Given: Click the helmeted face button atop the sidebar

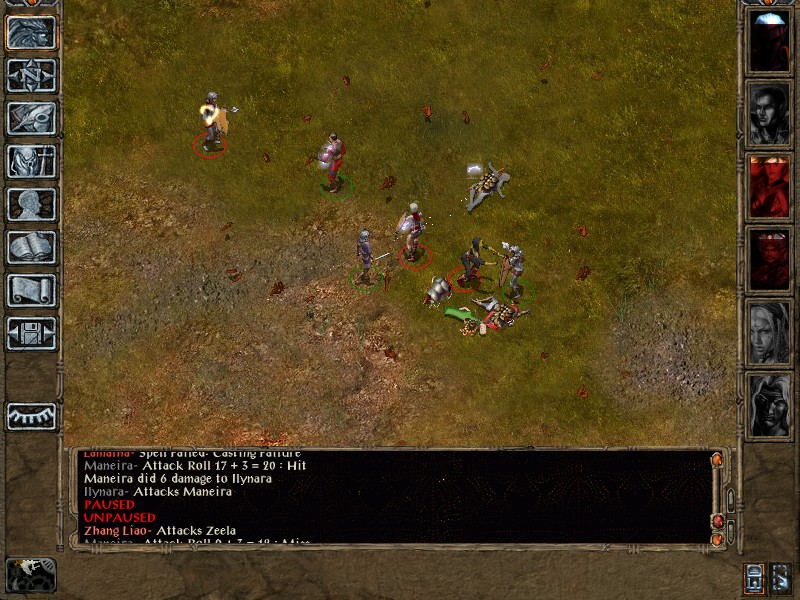Looking at the screenshot, I should click(x=31, y=32).
